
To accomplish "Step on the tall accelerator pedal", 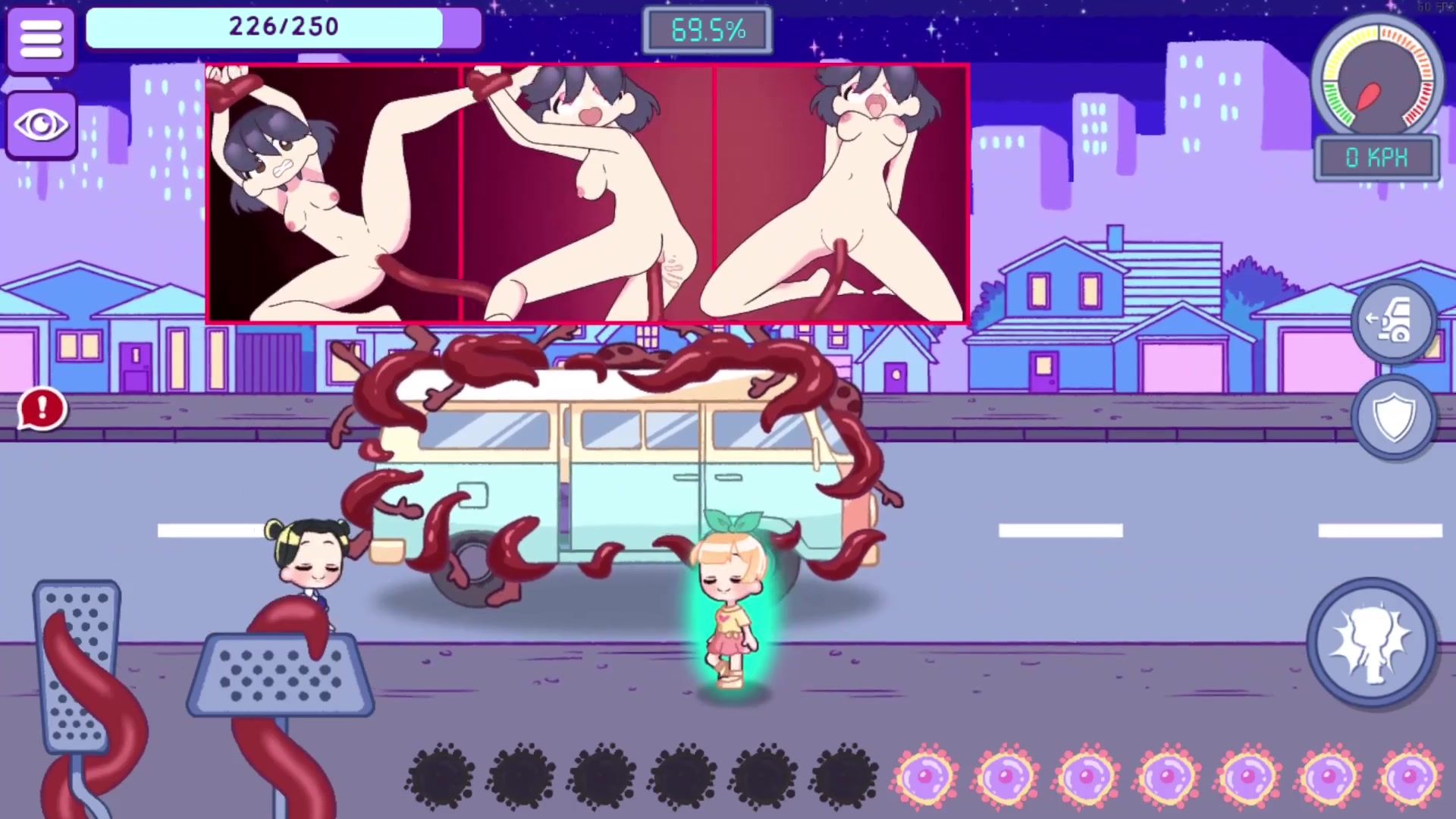I will tap(77, 667).
